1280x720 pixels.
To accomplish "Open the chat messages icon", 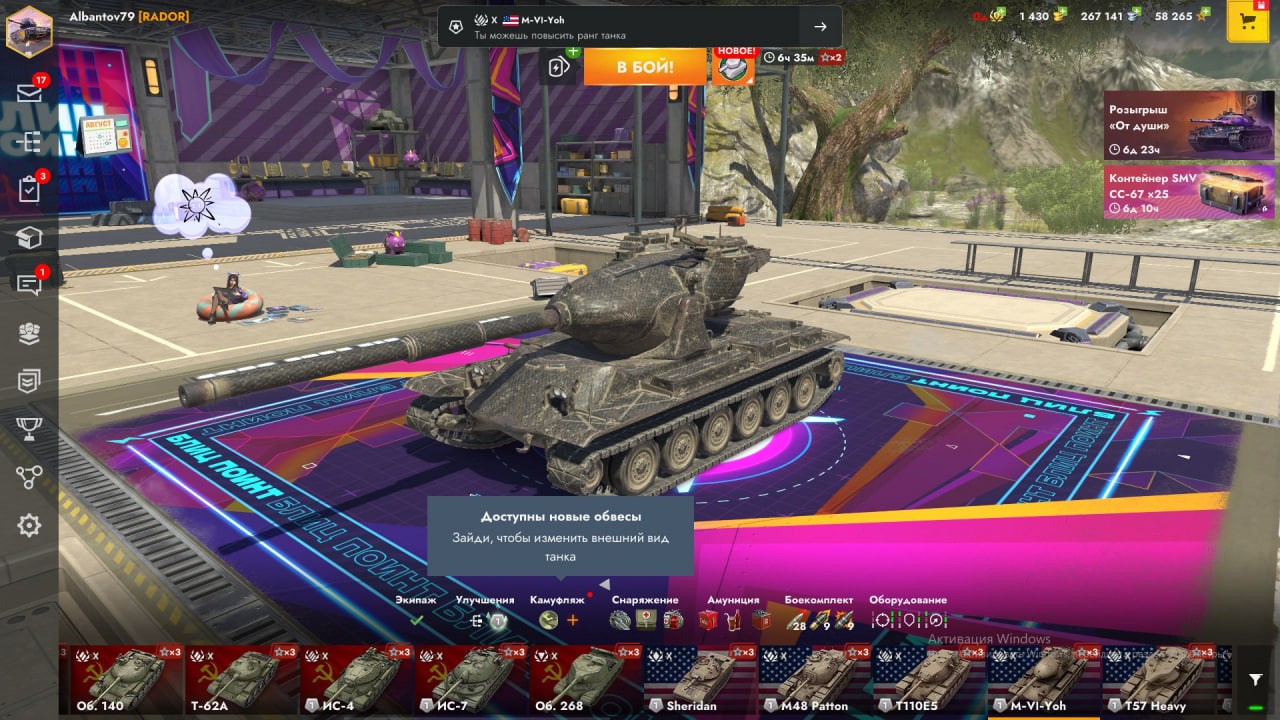I will [x=29, y=284].
